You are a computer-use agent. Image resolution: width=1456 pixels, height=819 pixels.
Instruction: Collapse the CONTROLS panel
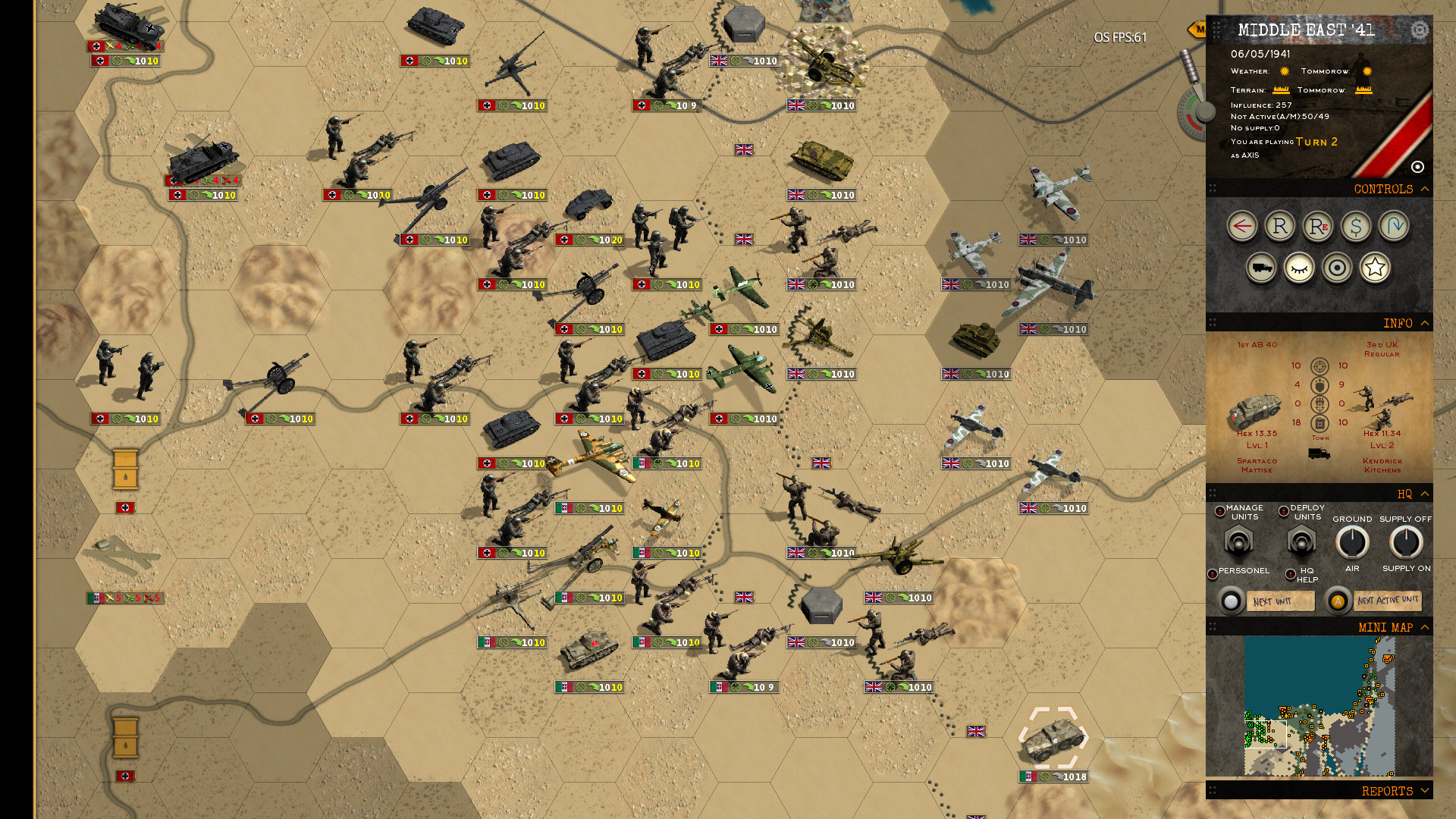1424,189
